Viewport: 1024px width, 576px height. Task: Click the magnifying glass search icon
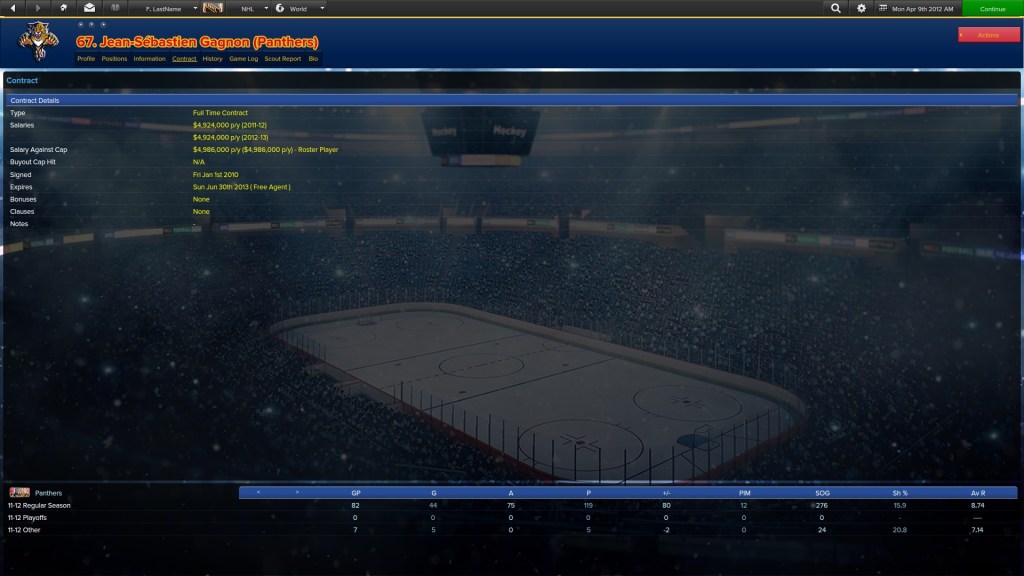coord(836,8)
